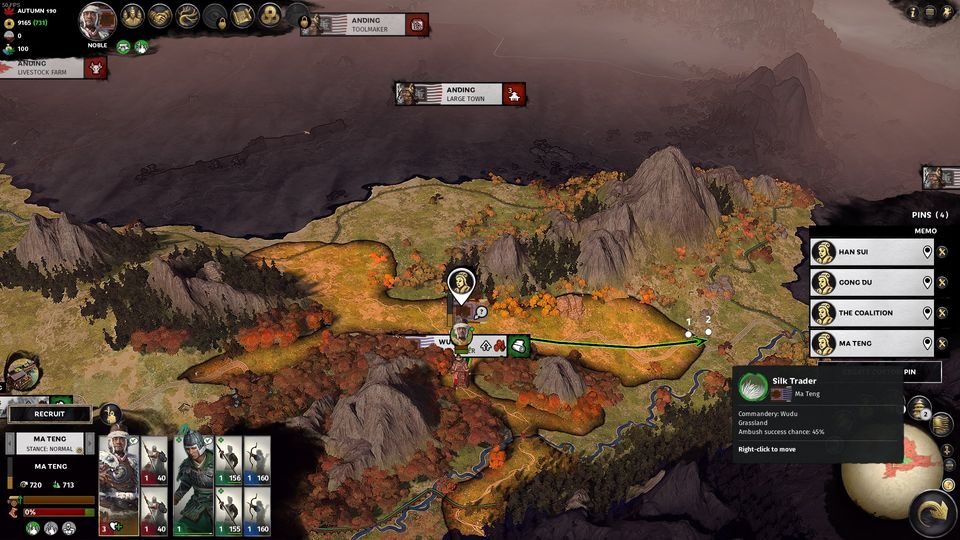Image resolution: width=960 pixels, height=540 pixels.
Task: Select The Coalition pin entry
Action: (x=870, y=313)
